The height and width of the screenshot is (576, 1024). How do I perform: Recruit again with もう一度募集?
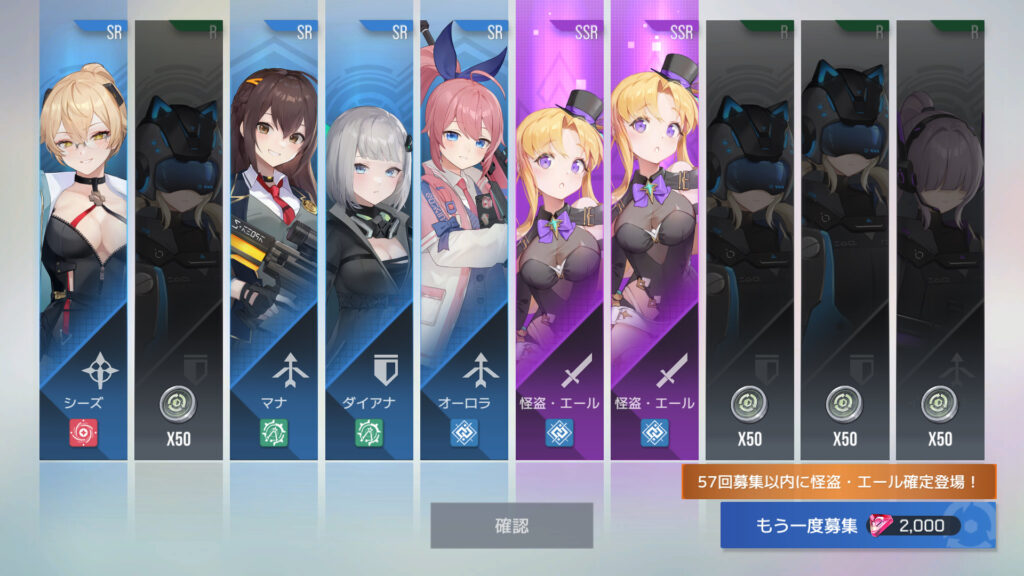tap(857, 526)
